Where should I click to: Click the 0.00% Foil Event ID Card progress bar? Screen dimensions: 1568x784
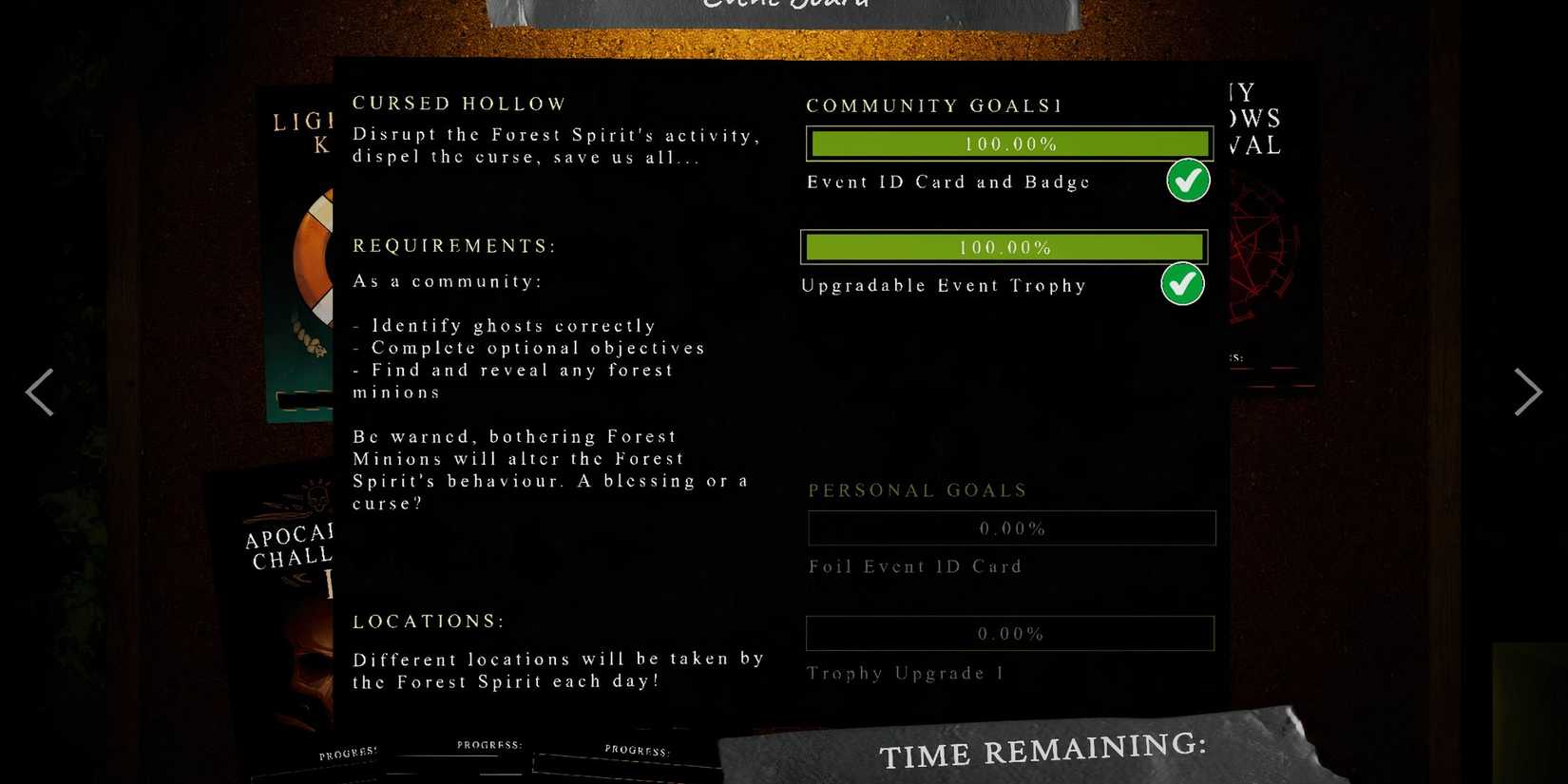tap(1011, 528)
